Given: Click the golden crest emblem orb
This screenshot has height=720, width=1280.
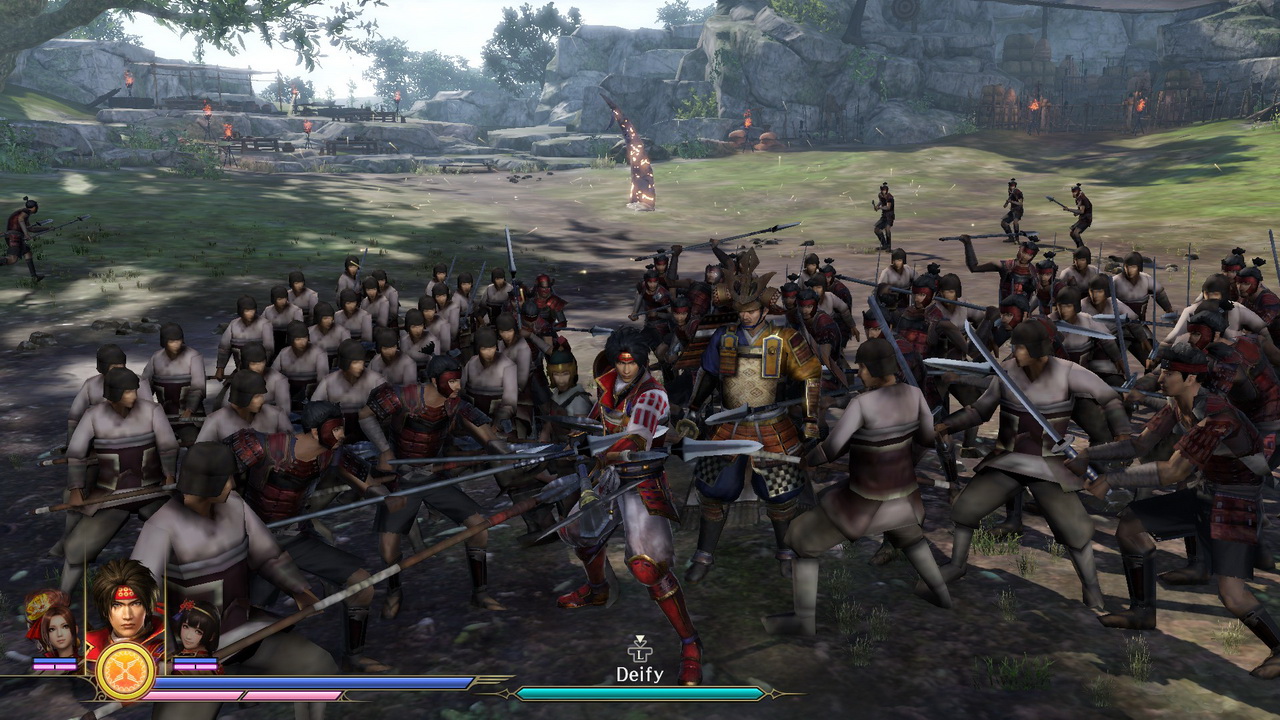Looking at the screenshot, I should pyautogui.click(x=125, y=672).
